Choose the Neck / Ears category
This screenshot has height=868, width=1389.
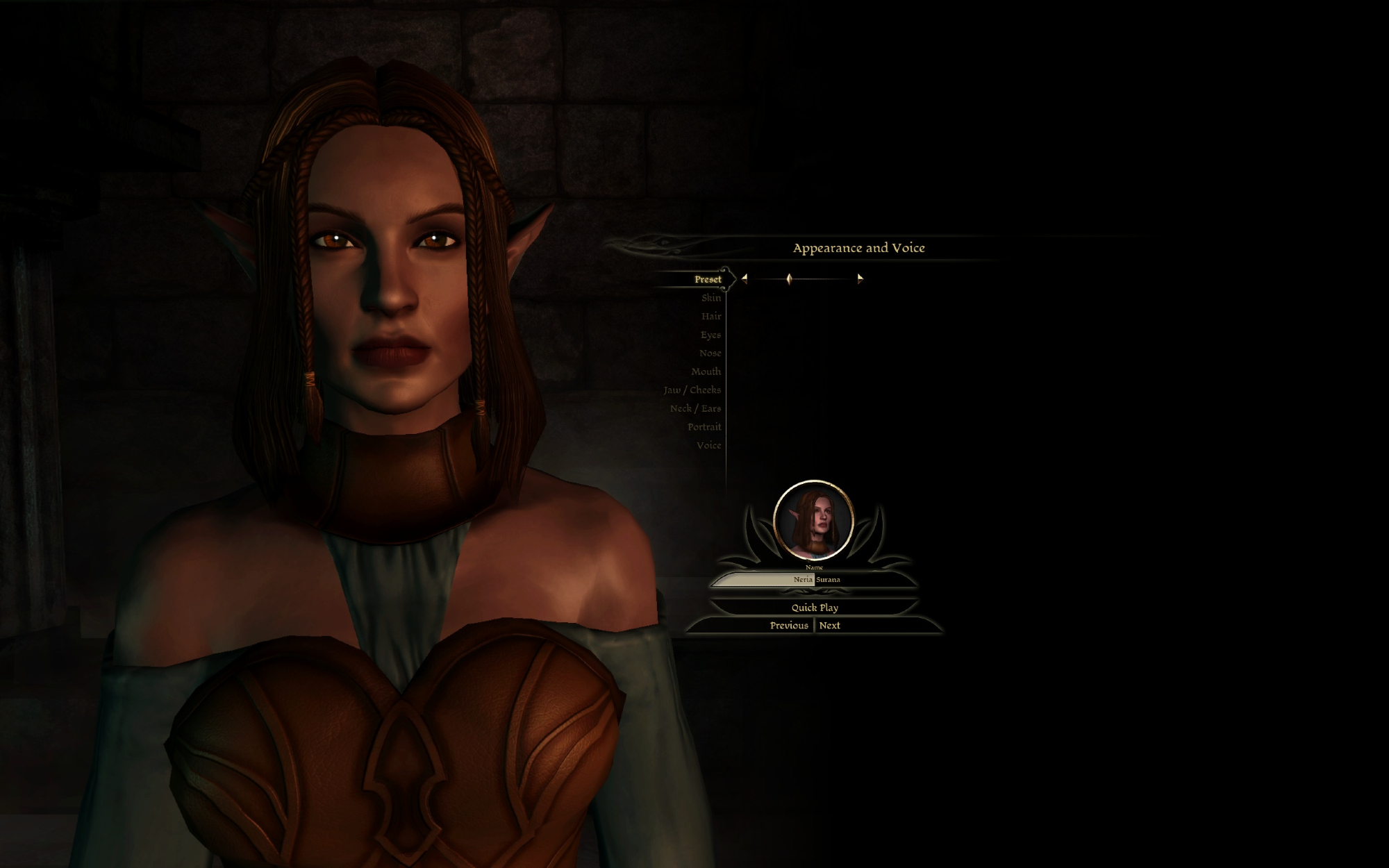(x=695, y=408)
